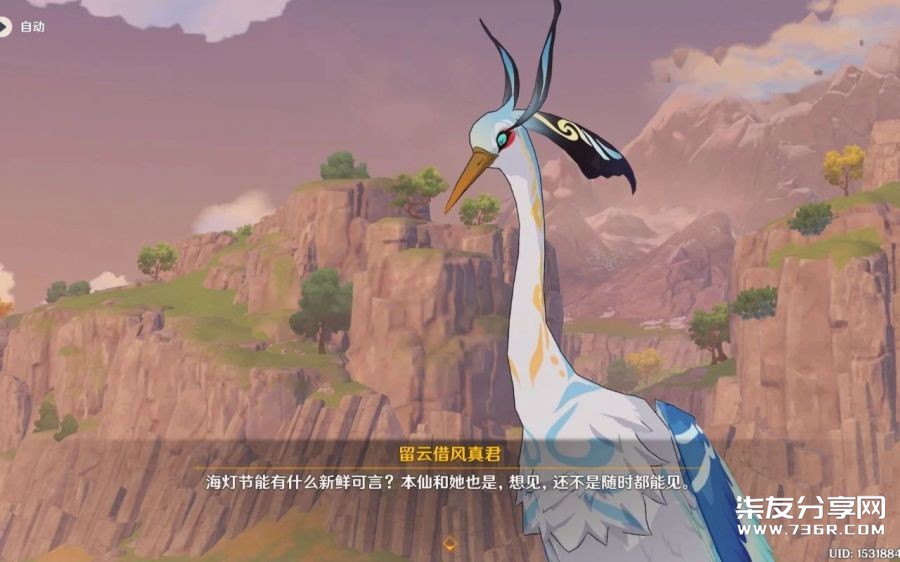The image size is (900, 562).
Task: Advance dialogue with the orange diamond indicator
Action: [450, 543]
